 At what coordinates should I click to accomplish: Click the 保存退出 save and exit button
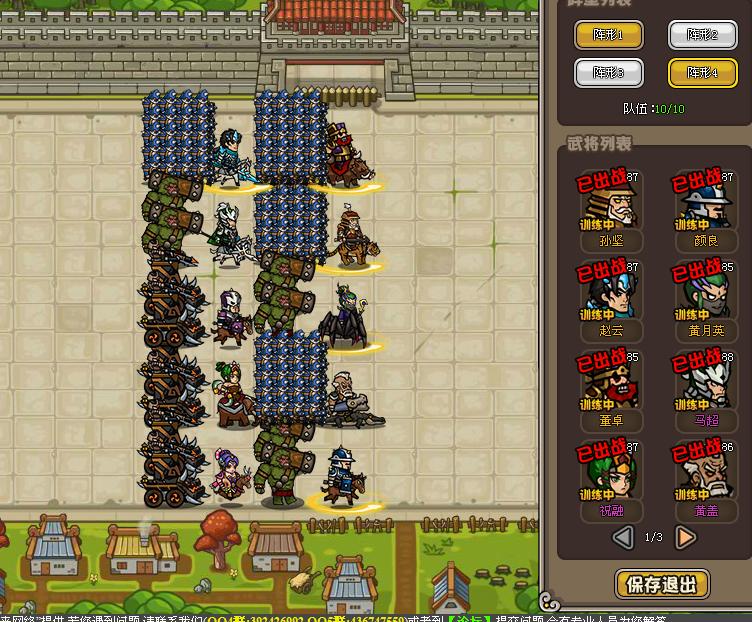(x=661, y=584)
